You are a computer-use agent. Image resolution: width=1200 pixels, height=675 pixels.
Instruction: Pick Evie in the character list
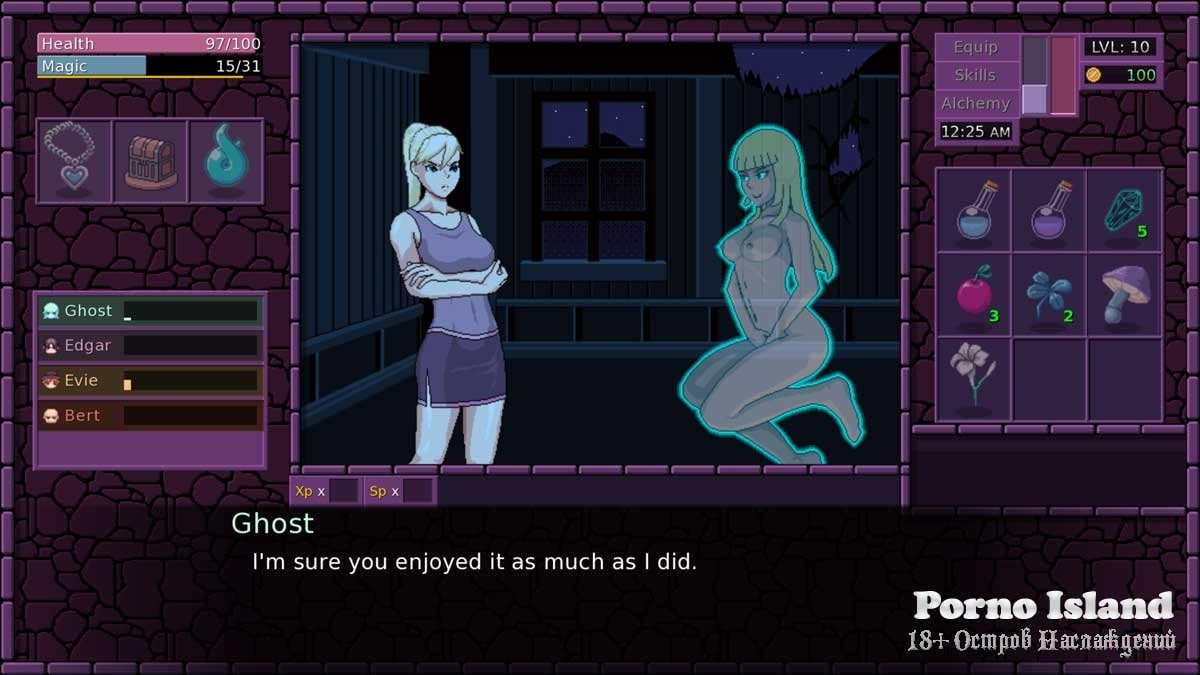point(150,381)
